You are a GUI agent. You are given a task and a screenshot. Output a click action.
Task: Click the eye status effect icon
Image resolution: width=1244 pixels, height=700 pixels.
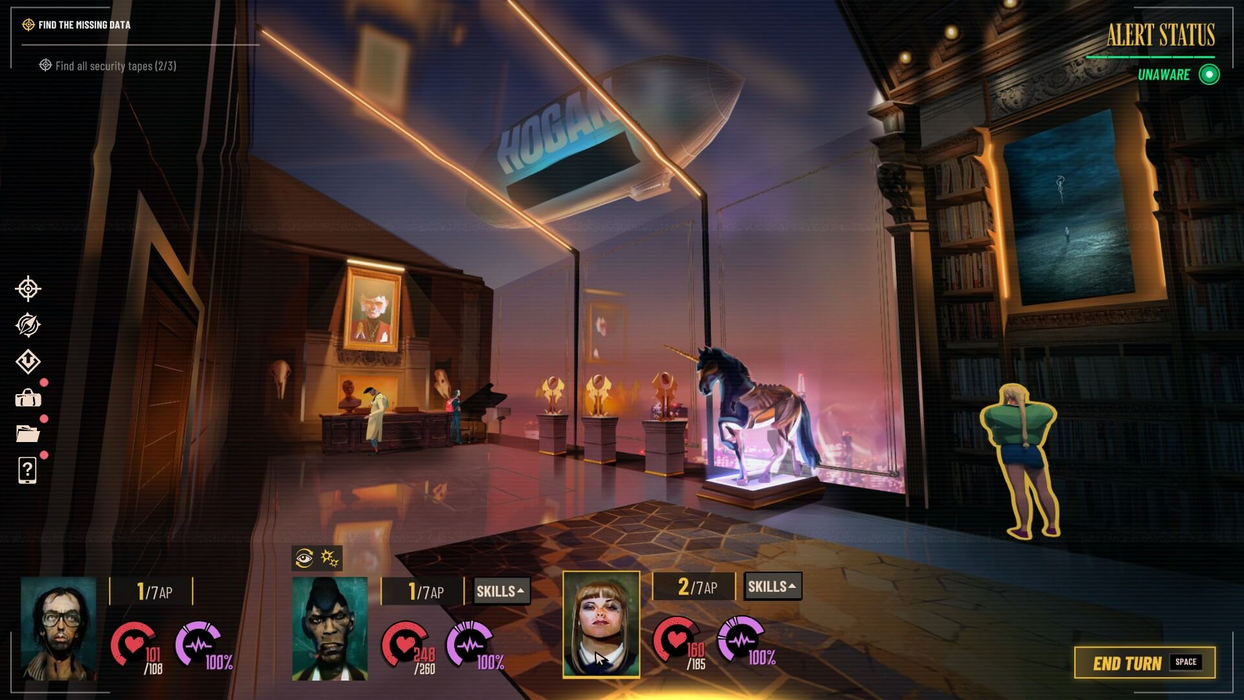click(x=305, y=558)
